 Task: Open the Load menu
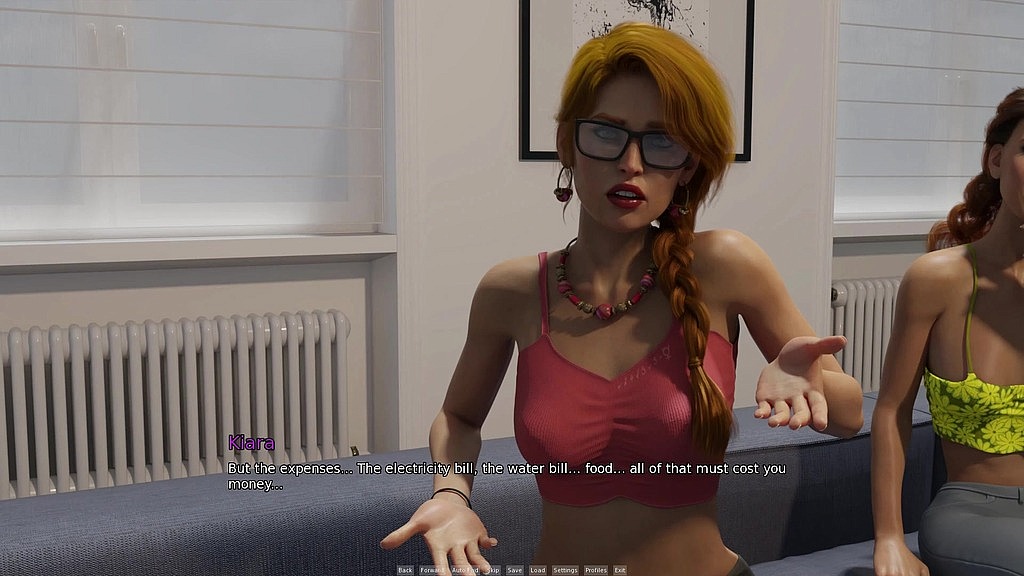[x=538, y=570]
